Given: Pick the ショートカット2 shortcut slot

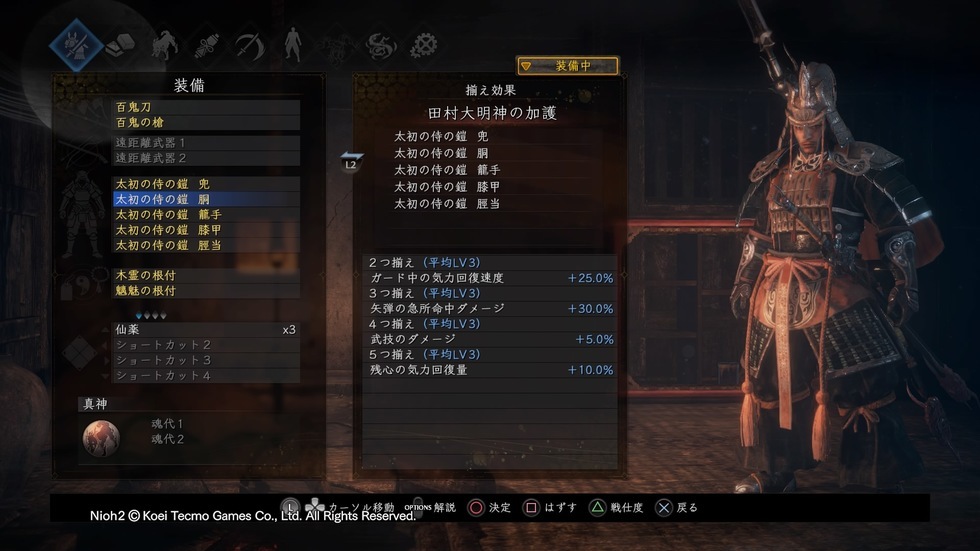Looking at the screenshot, I should [206, 345].
